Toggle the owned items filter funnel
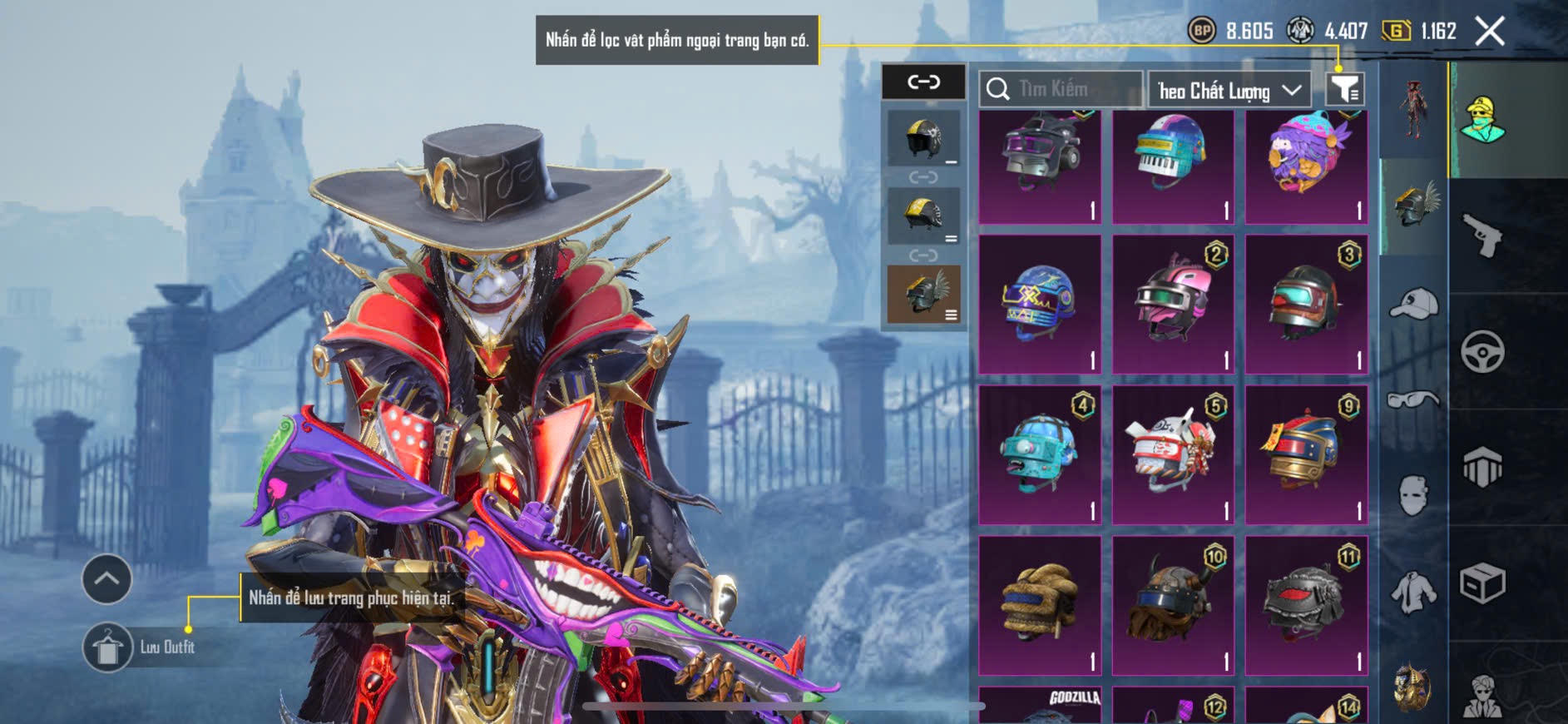The height and width of the screenshot is (724, 1568). (1344, 88)
